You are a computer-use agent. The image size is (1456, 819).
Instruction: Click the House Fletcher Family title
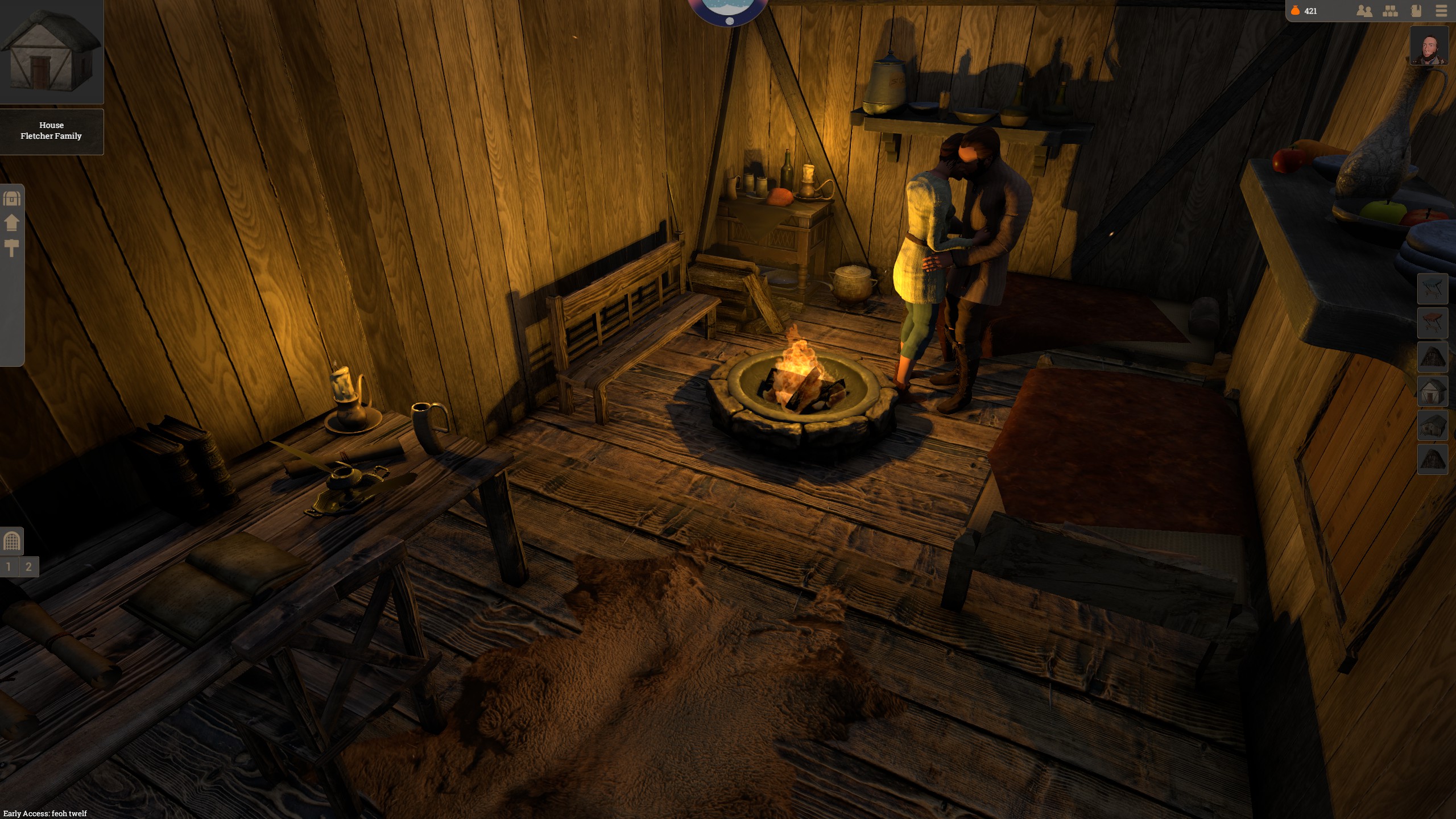pyautogui.click(x=52, y=131)
